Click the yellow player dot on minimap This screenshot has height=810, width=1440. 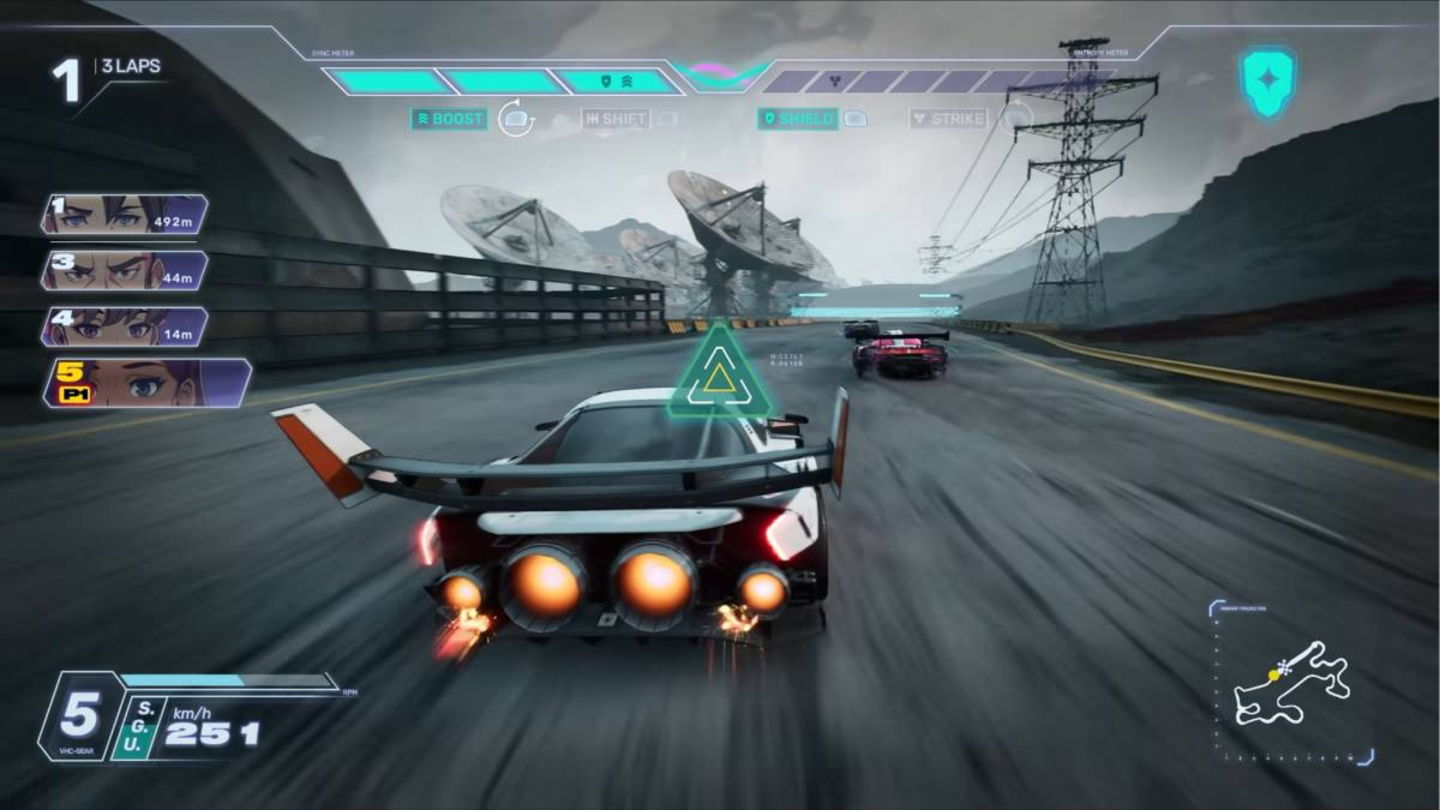click(1272, 674)
